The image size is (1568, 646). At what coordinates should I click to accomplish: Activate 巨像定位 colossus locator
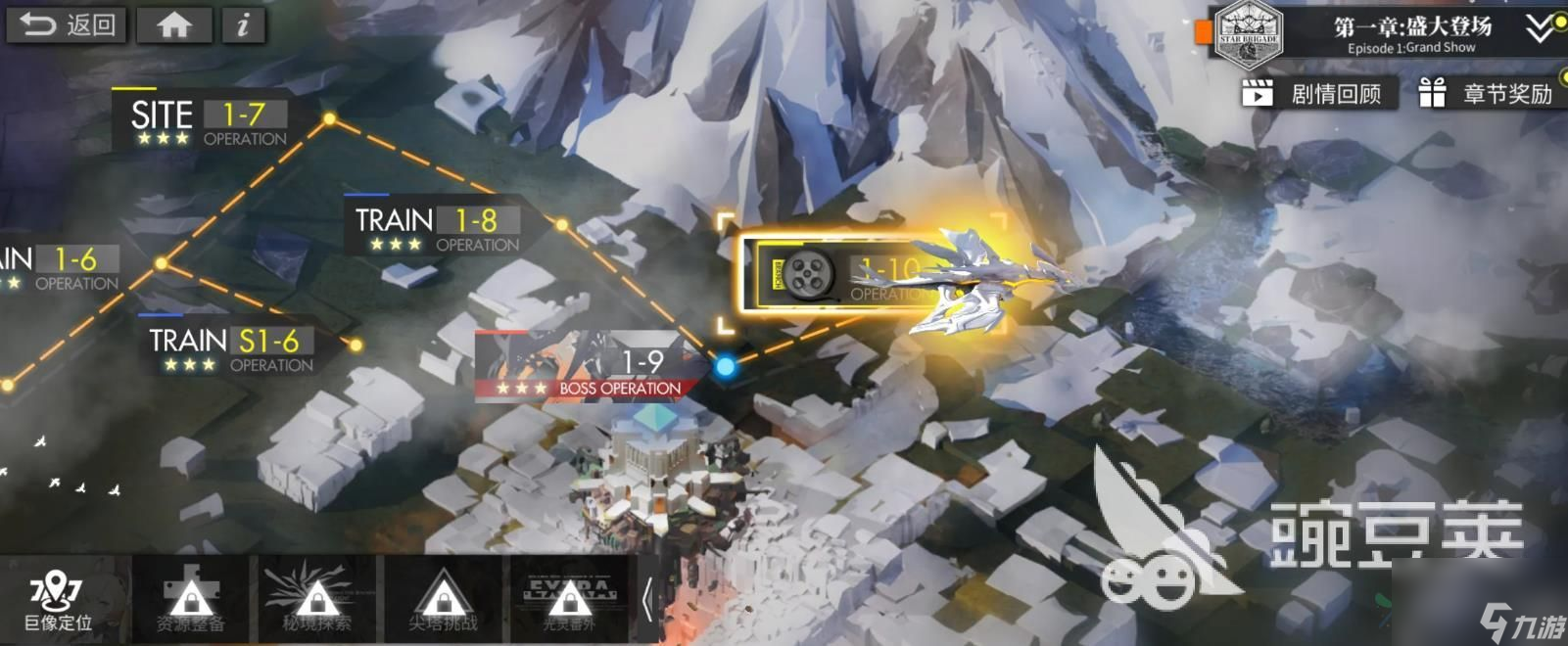pos(59,601)
